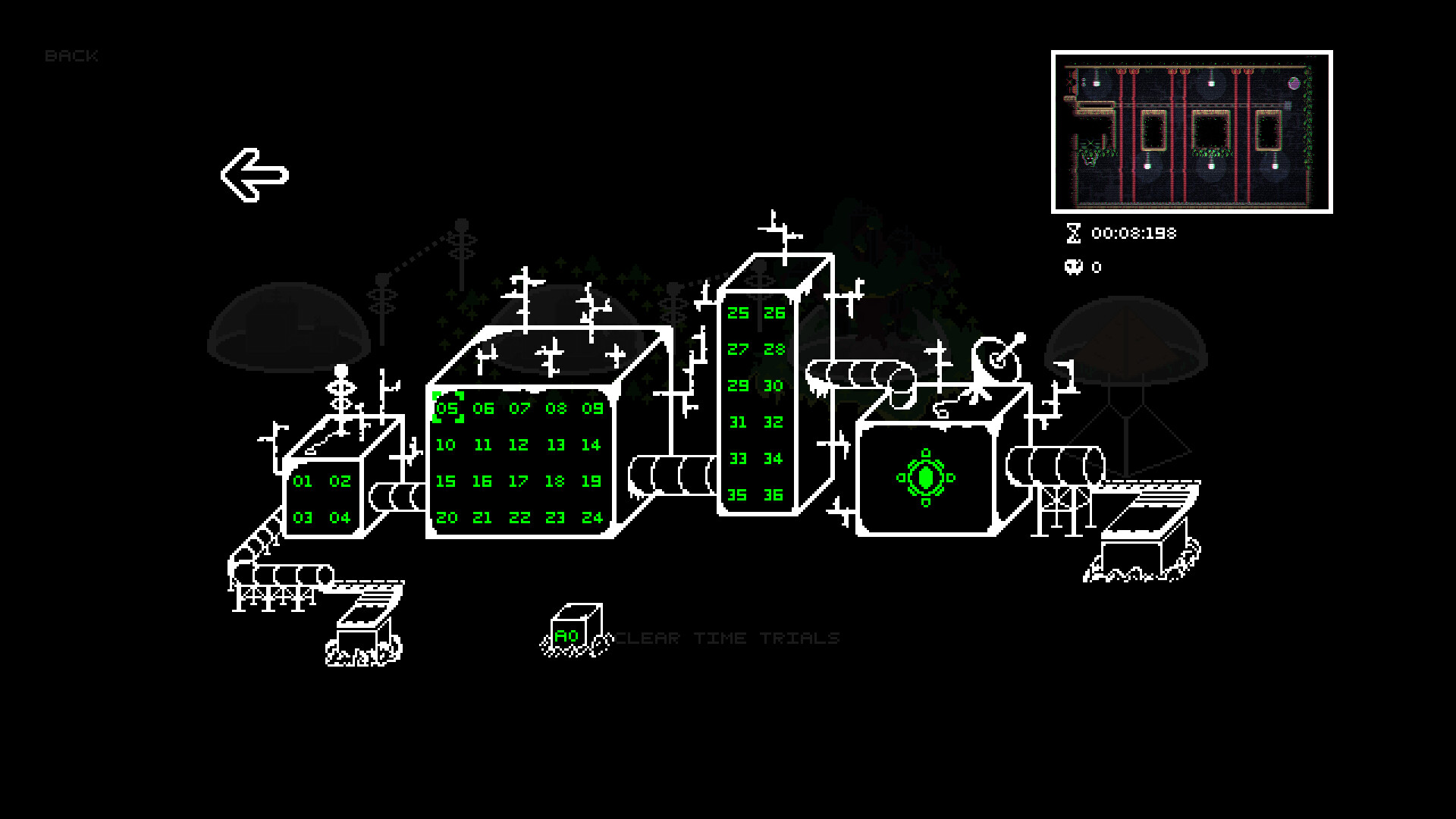
Task: Open level 01 in the small building
Action: point(303,480)
